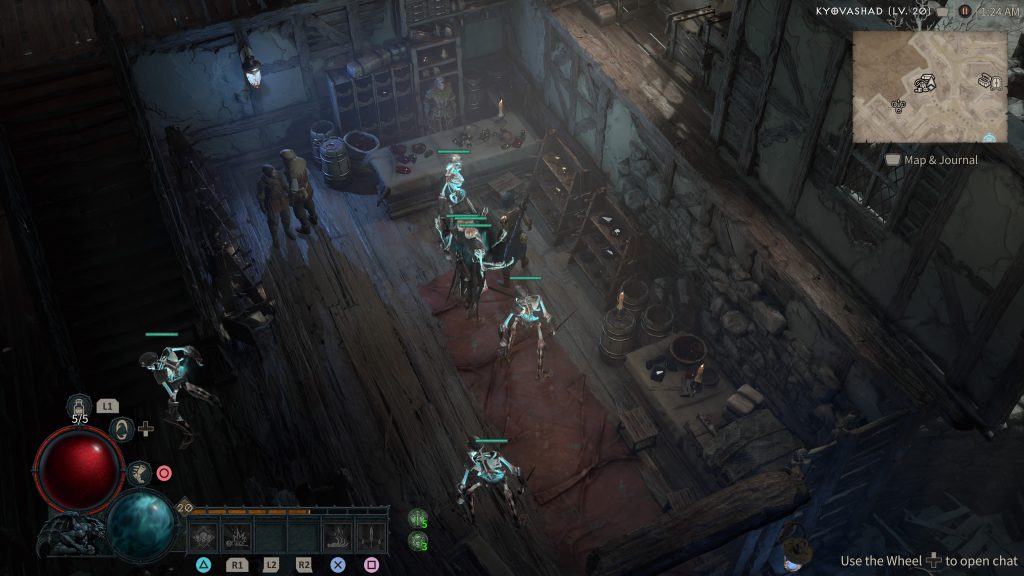
Task: Activate the evade dodge icon
Action: pyautogui.click(x=122, y=429)
